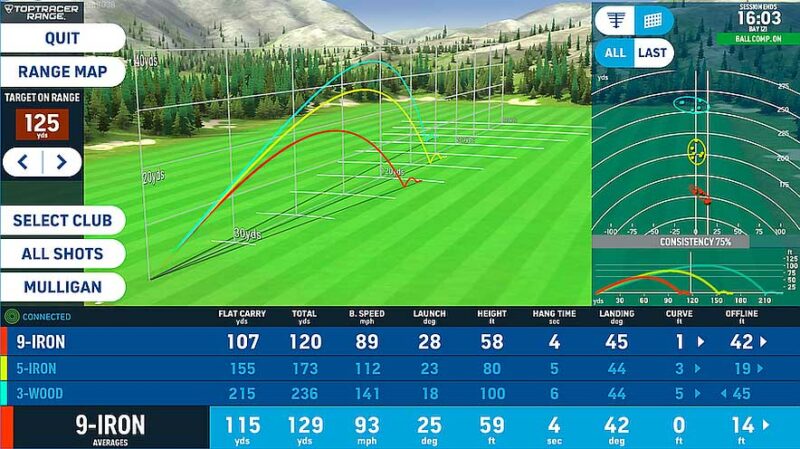Select the 3-Wood shot row

point(400,393)
